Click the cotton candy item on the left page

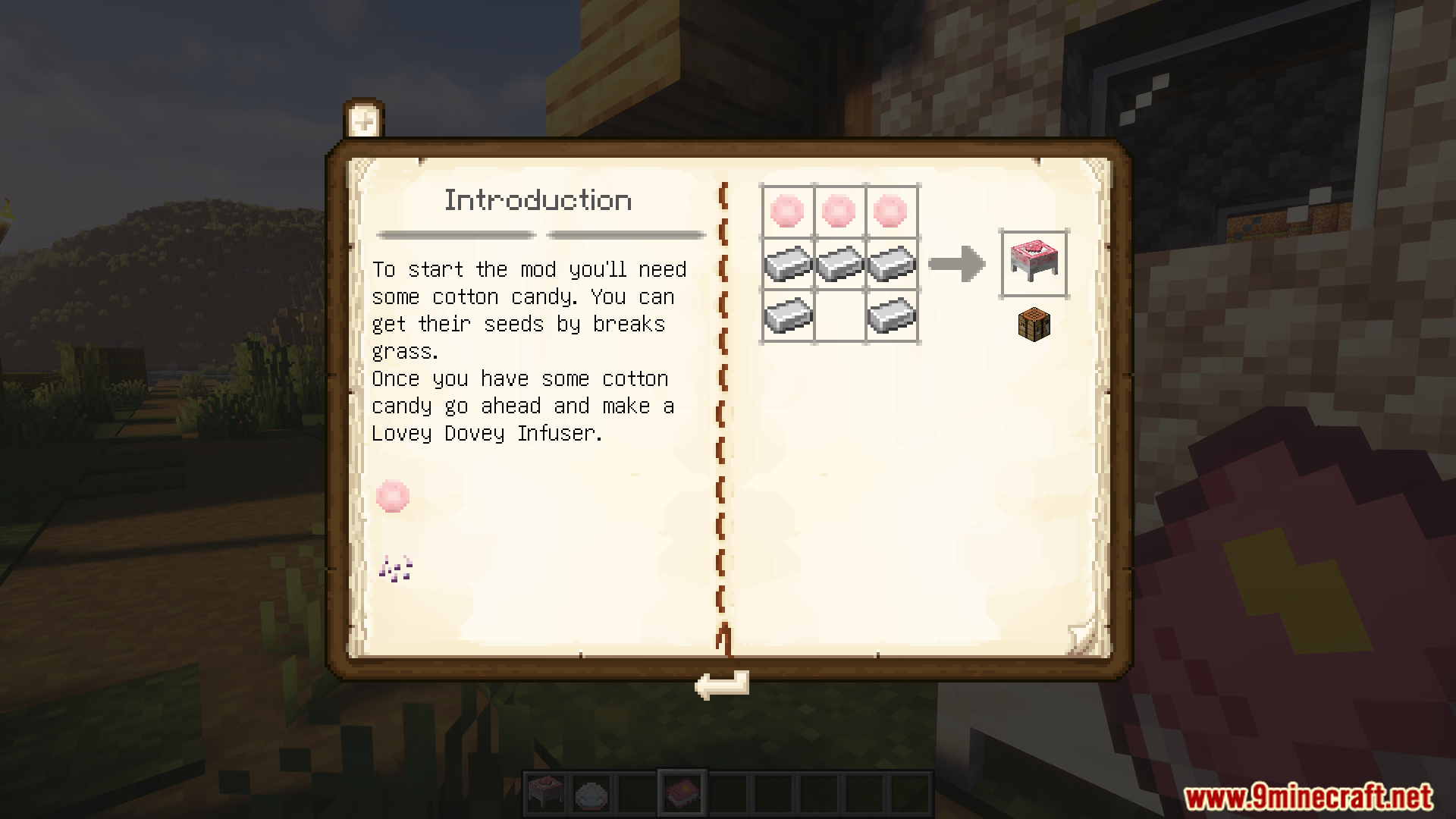[393, 496]
